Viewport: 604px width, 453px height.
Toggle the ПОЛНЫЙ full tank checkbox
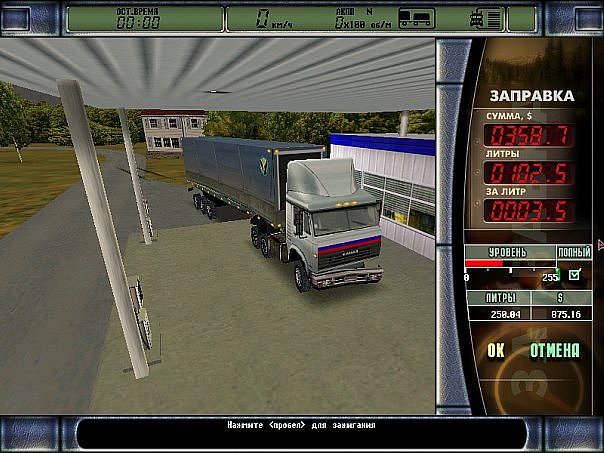tap(573, 274)
